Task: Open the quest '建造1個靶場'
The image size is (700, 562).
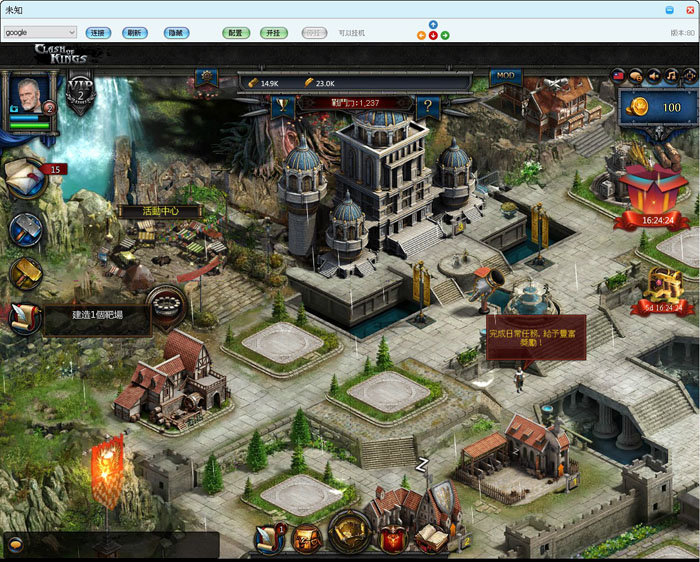Action: [96, 315]
